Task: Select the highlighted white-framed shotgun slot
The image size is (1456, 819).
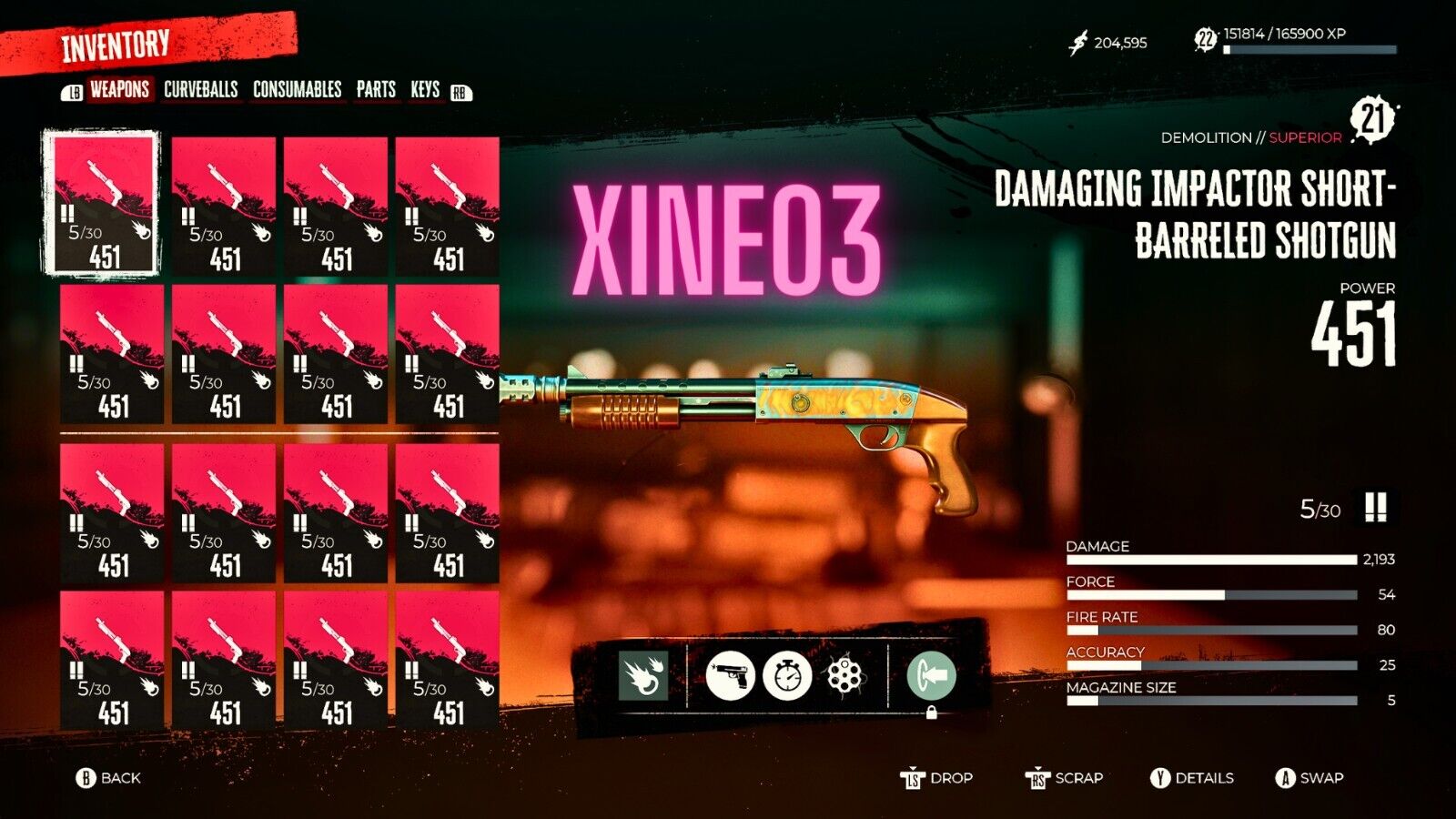Action: click(x=102, y=203)
